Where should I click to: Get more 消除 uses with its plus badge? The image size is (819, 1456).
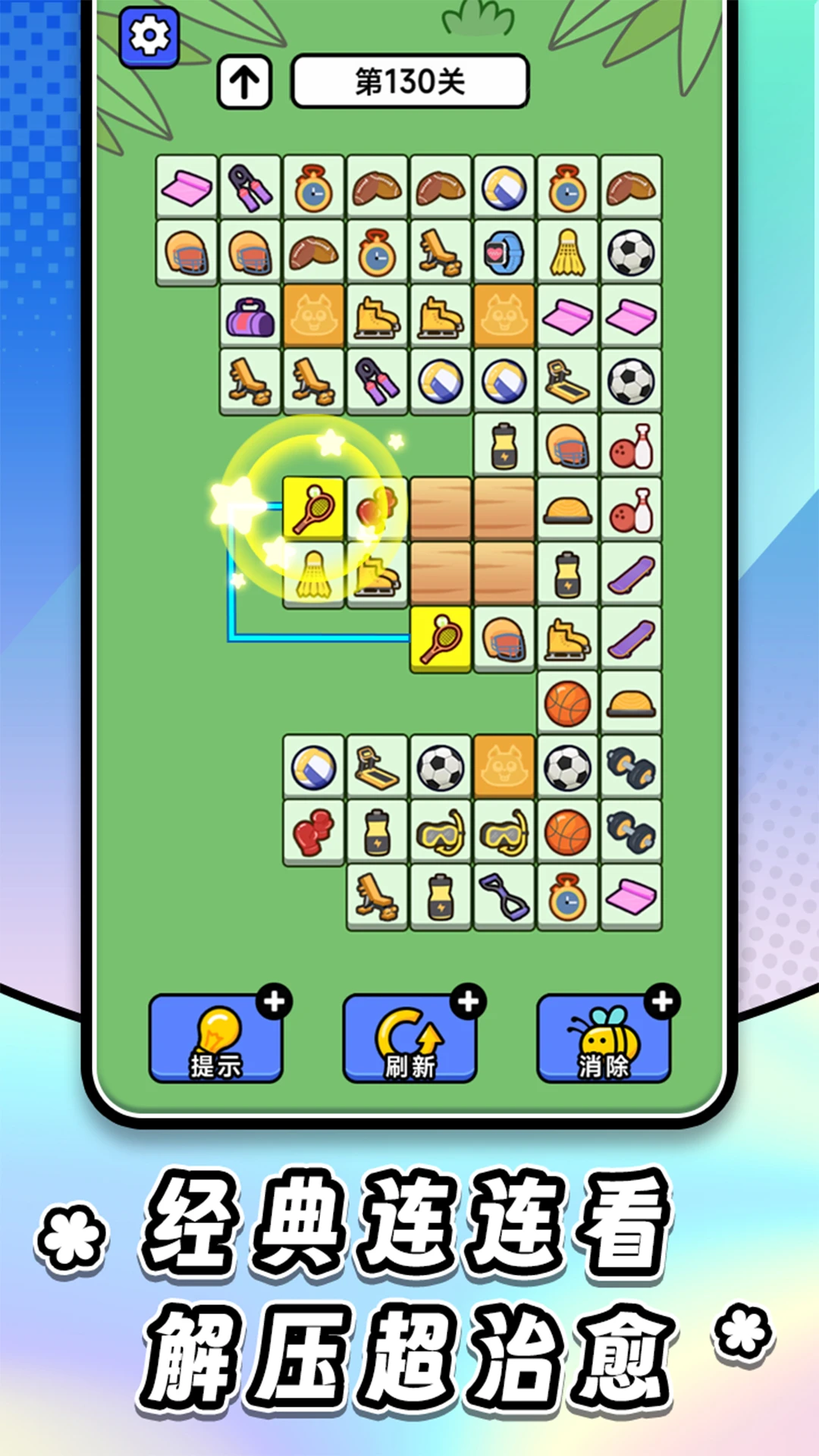point(663,1002)
